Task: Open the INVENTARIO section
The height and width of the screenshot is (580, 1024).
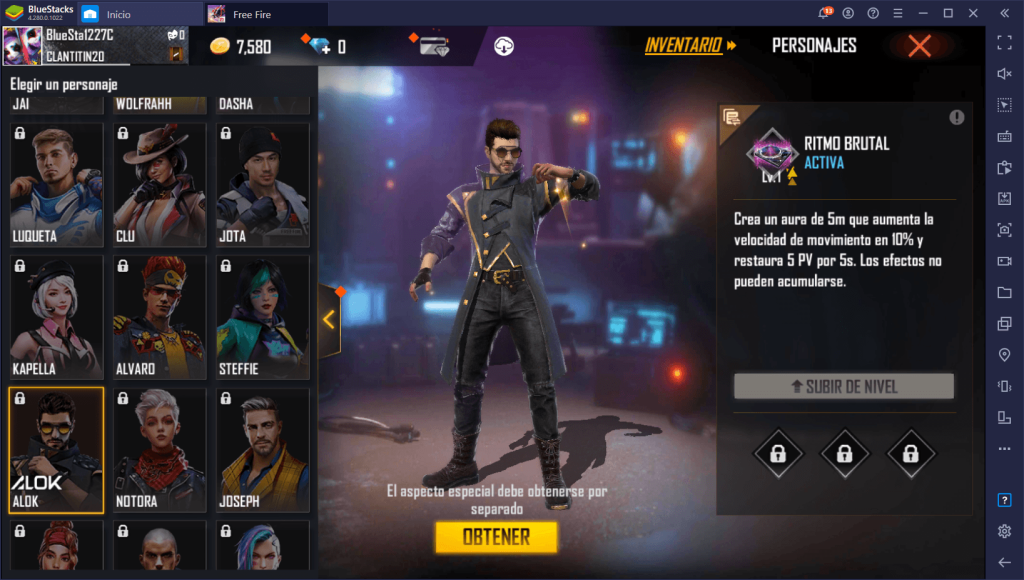Action: pyautogui.click(x=689, y=46)
